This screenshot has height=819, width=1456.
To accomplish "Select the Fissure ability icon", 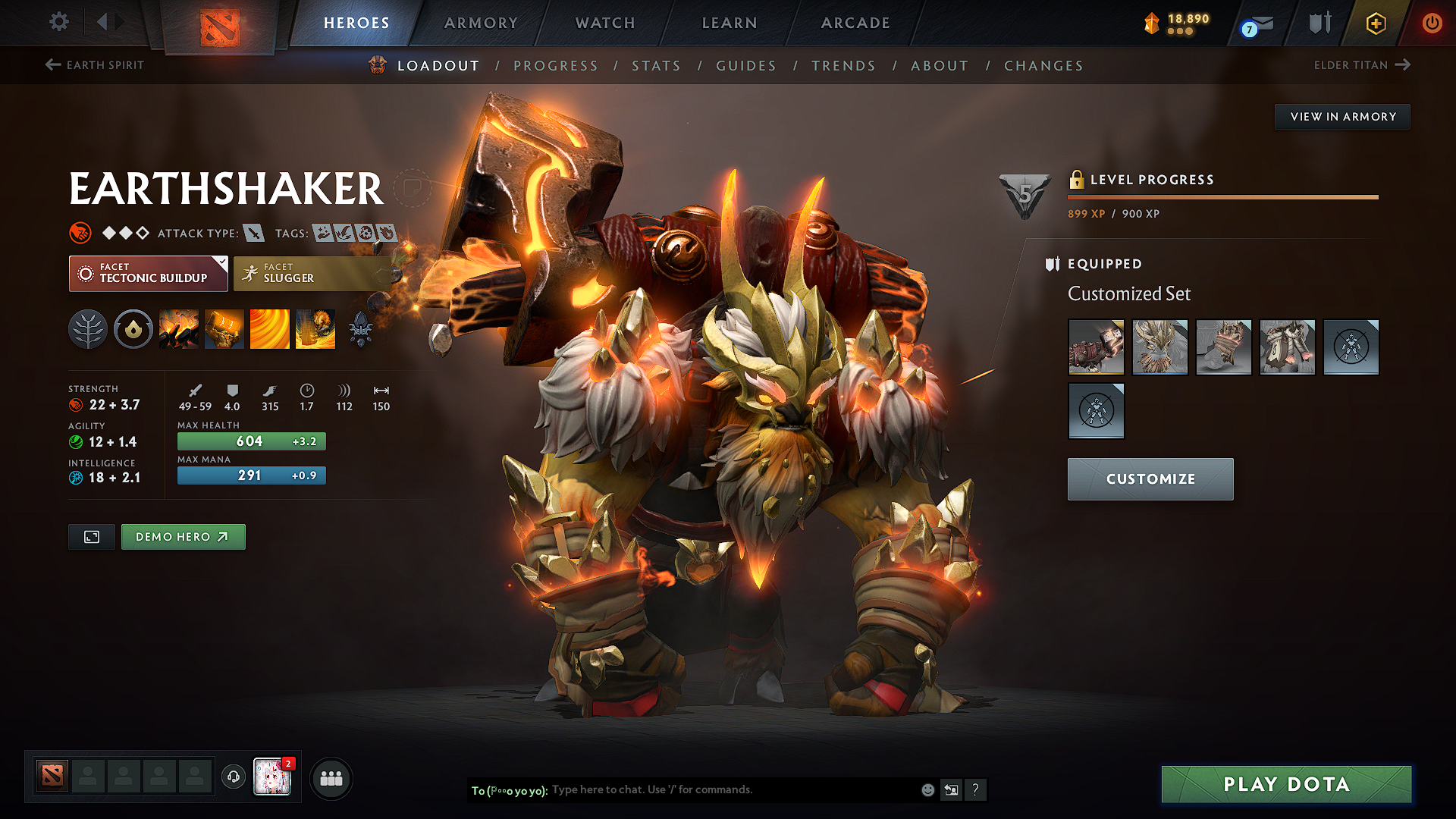I will (179, 329).
